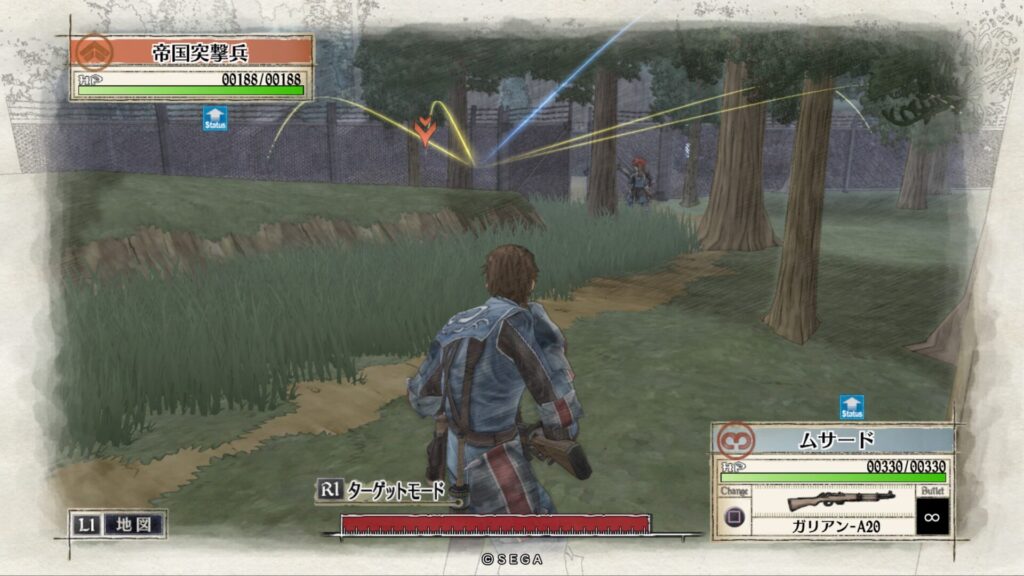The height and width of the screenshot is (576, 1024).
Task: Open the 地図 map view
Action: [117, 523]
